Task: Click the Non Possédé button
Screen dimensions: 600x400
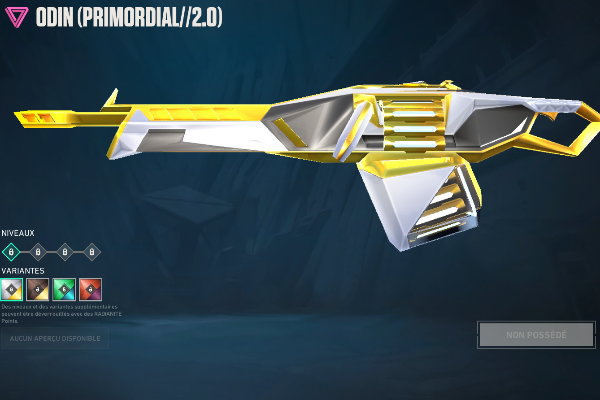Action: click(535, 334)
